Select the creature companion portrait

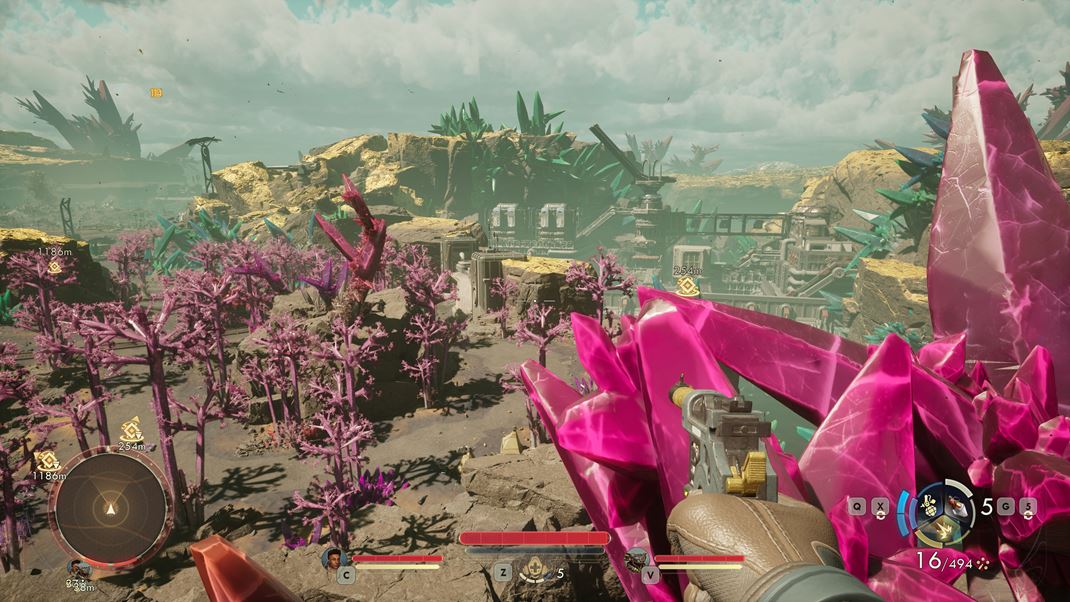click(x=636, y=559)
